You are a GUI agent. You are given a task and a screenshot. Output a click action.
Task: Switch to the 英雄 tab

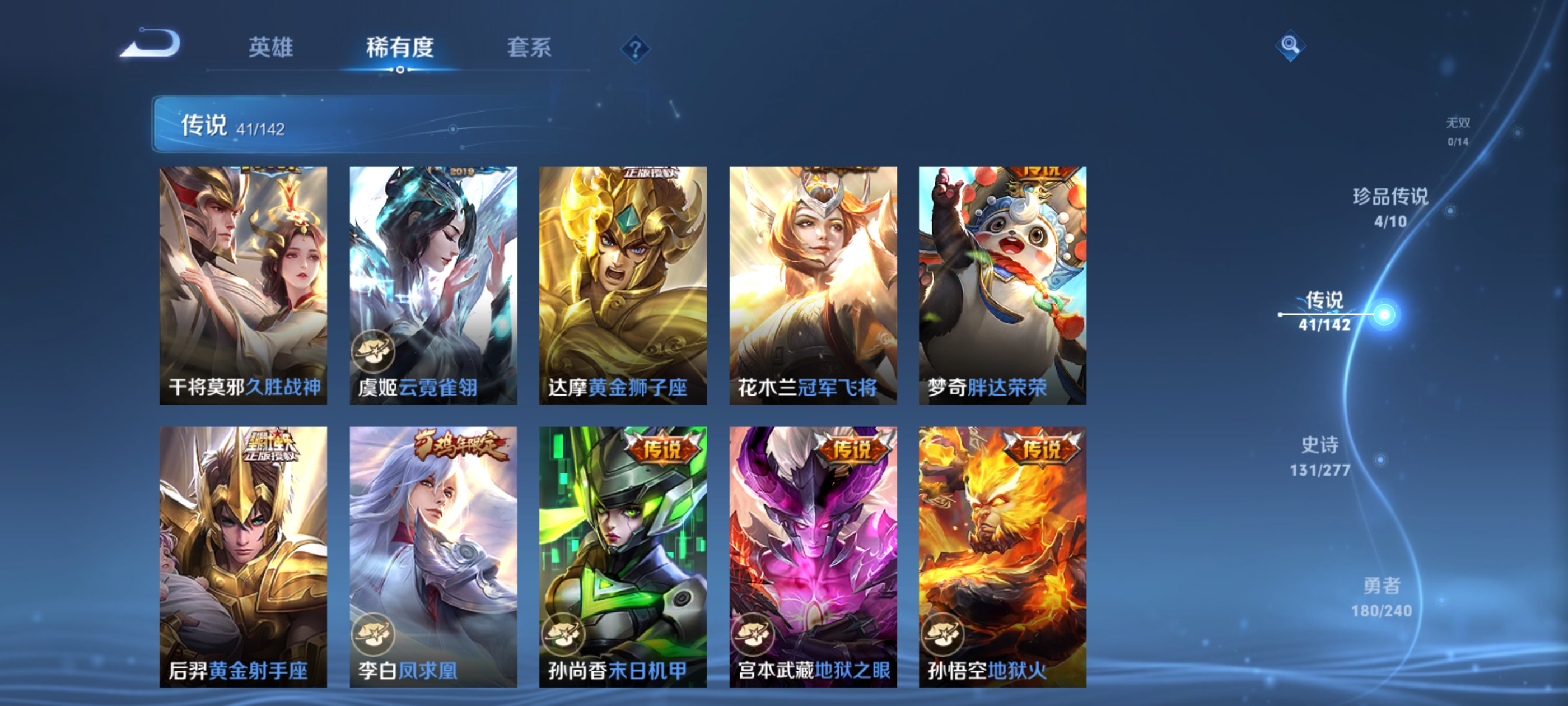tap(272, 49)
